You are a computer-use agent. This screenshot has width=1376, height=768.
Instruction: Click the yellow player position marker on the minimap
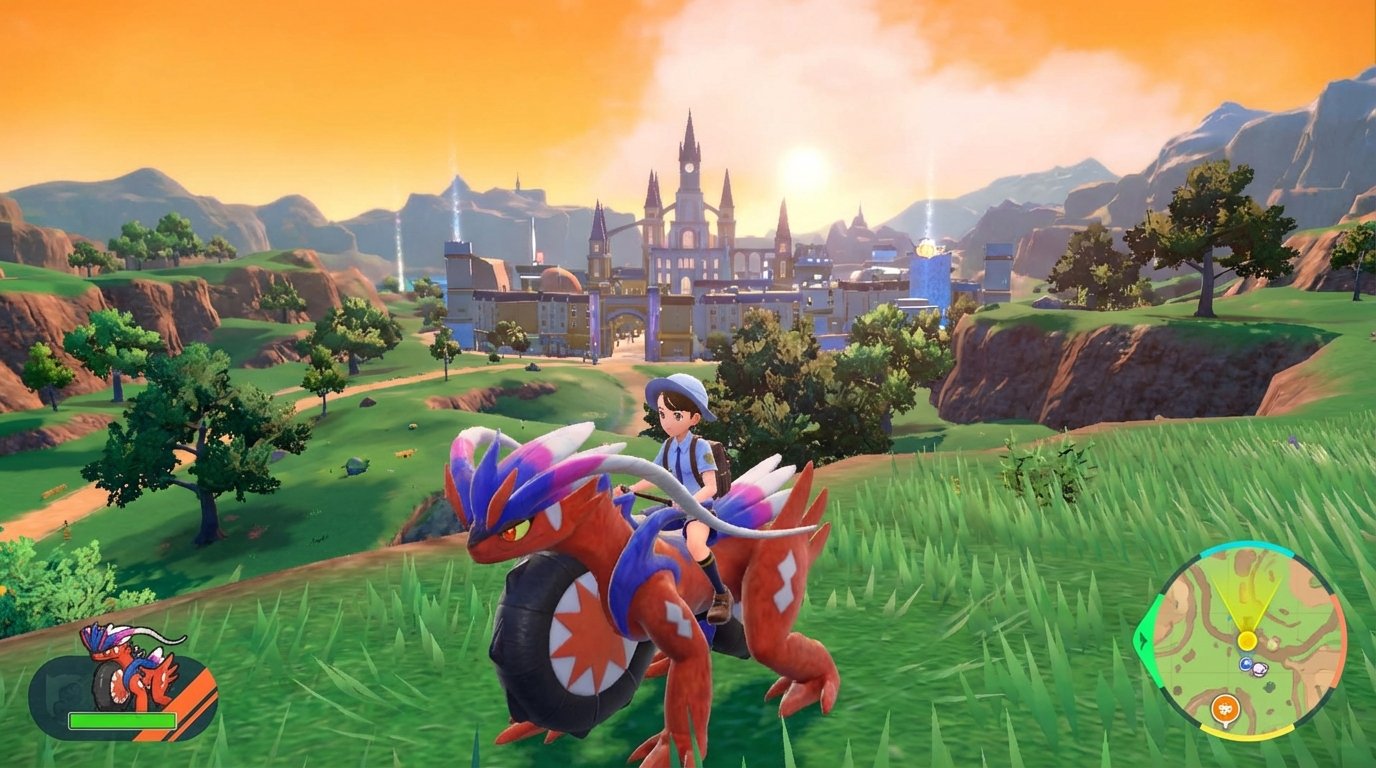pos(1247,639)
